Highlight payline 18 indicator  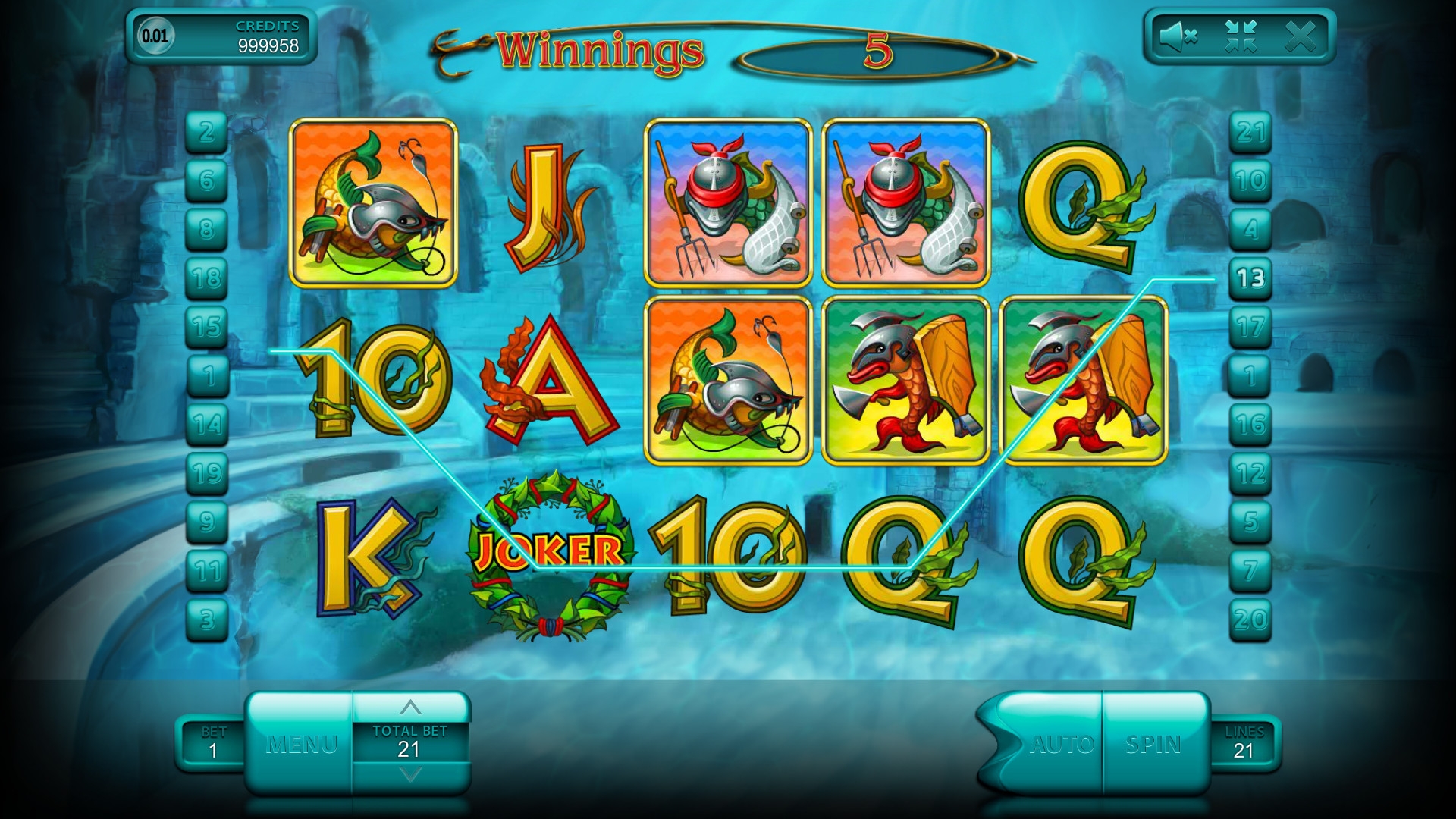coord(207,278)
